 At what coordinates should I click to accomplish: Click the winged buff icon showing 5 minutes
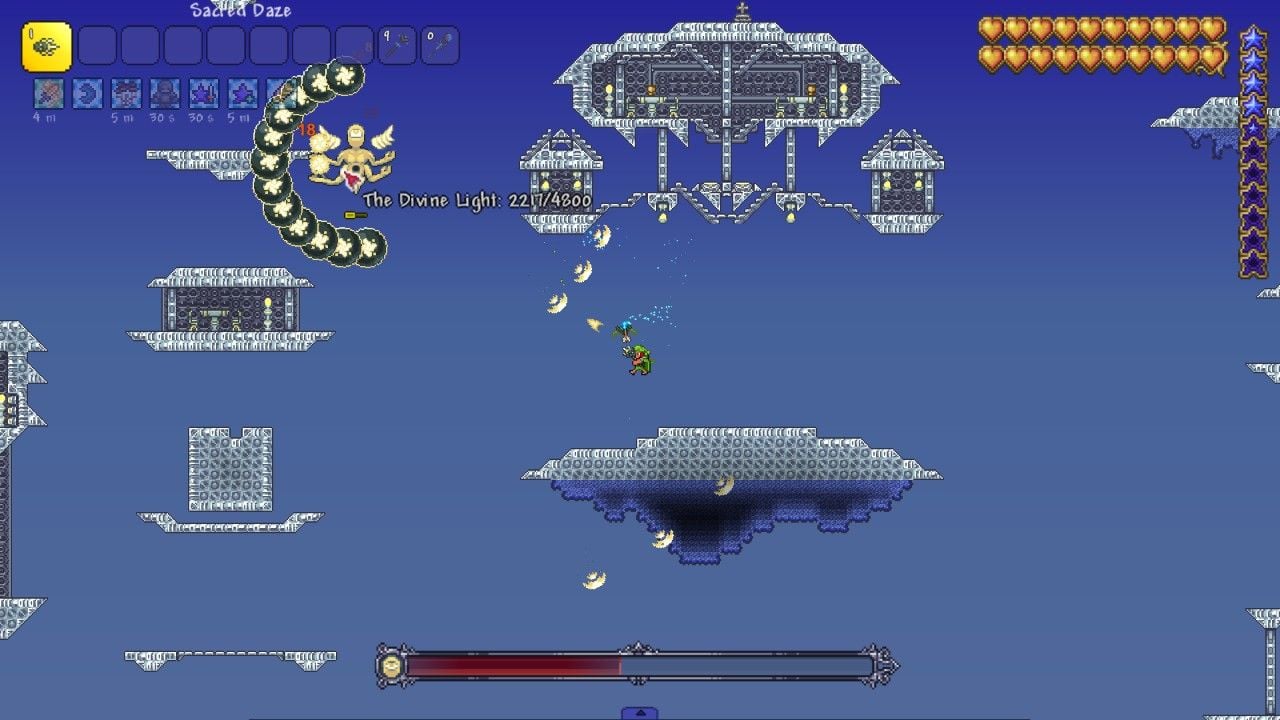pyautogui.click(x=125, y=93)
